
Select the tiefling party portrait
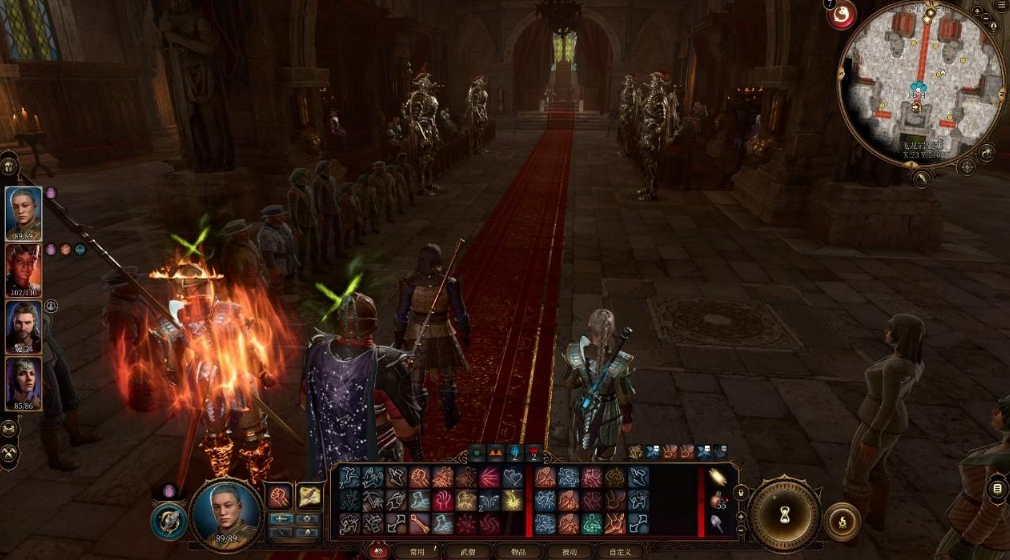click(x=24, y=268)
